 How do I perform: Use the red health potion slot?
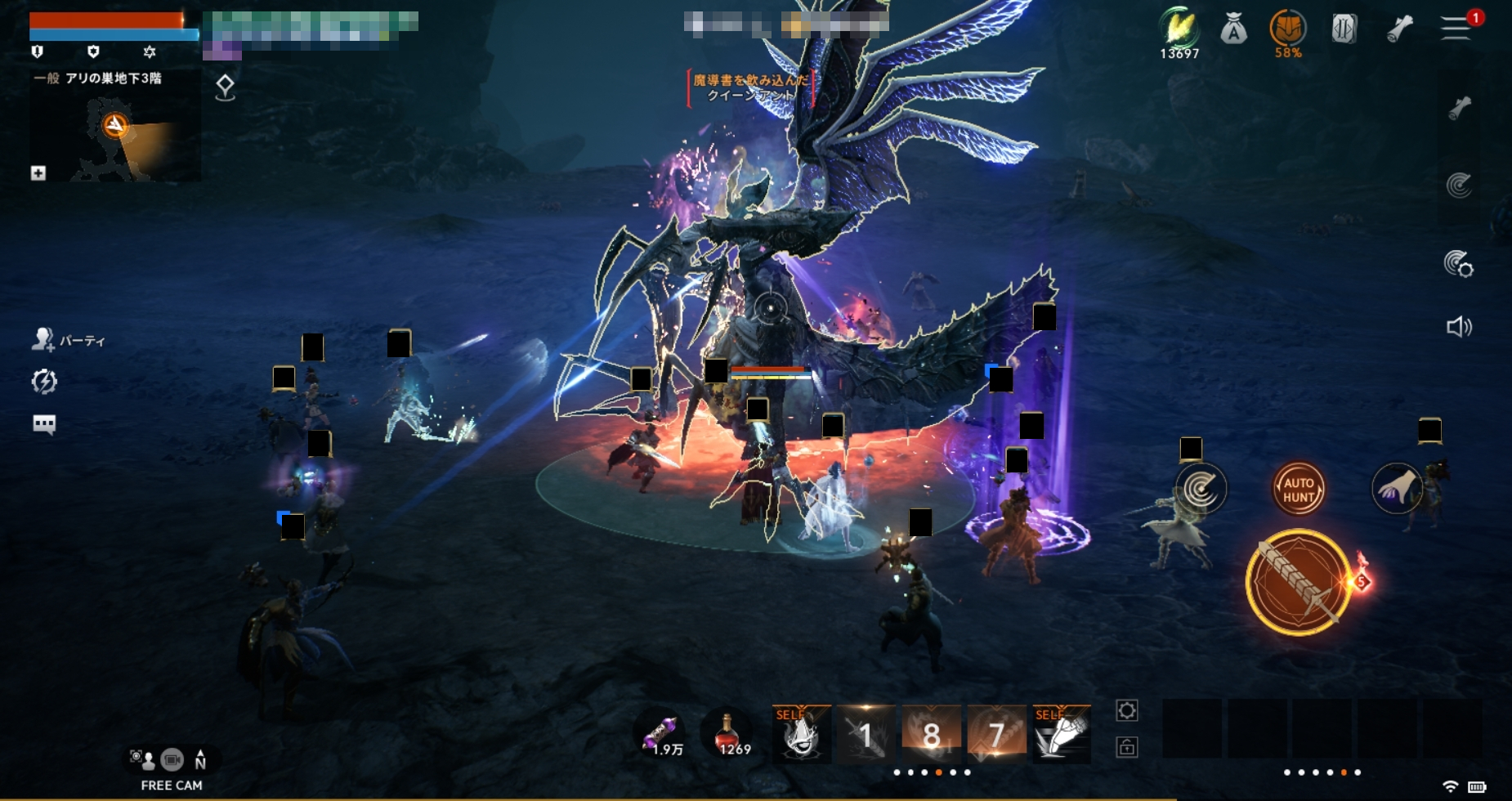(x=727, y=733)
